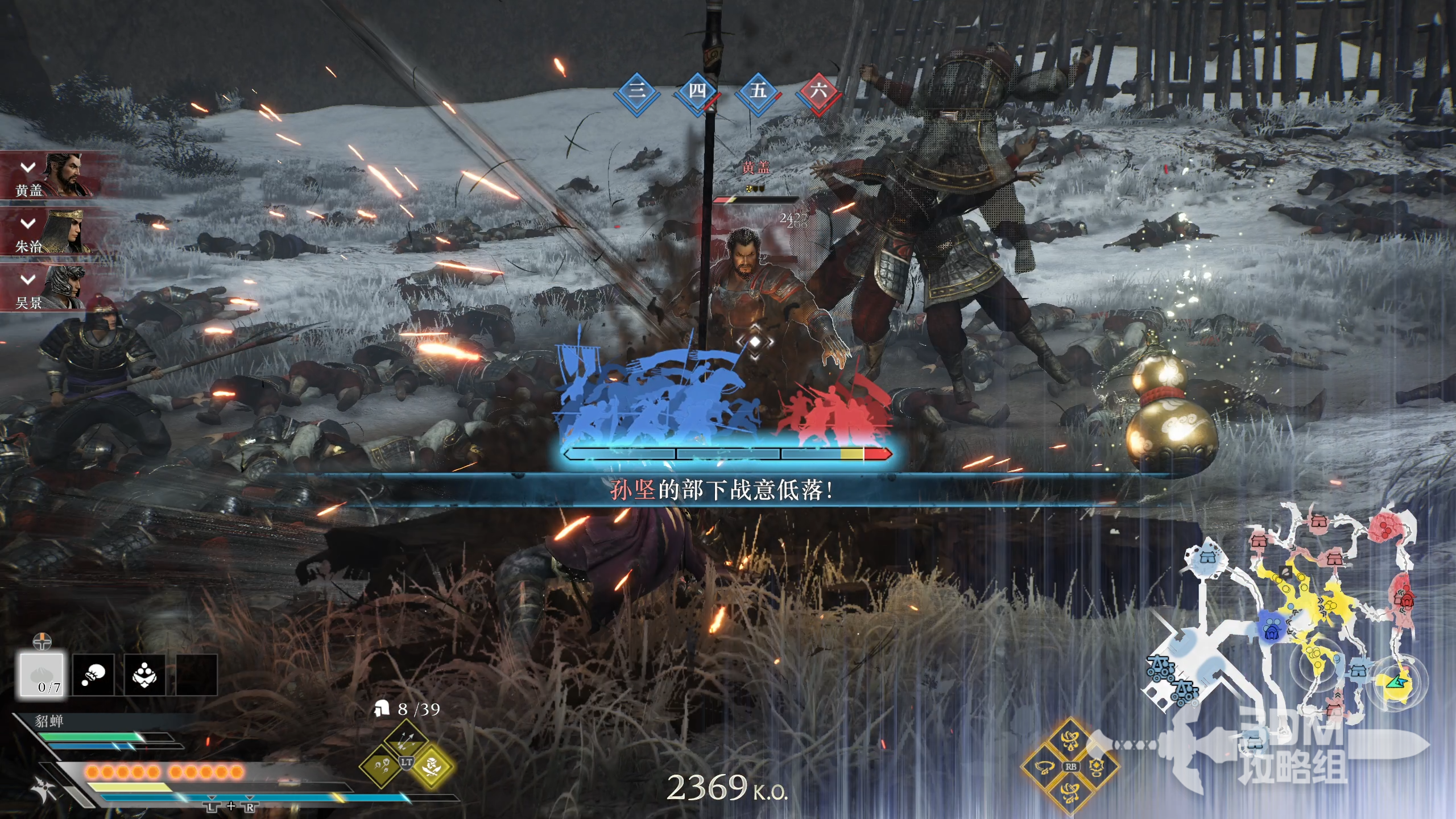Click the siege catapult markers on minimap
Viewport: 1456px width, 819px height.
point(1172,678)
